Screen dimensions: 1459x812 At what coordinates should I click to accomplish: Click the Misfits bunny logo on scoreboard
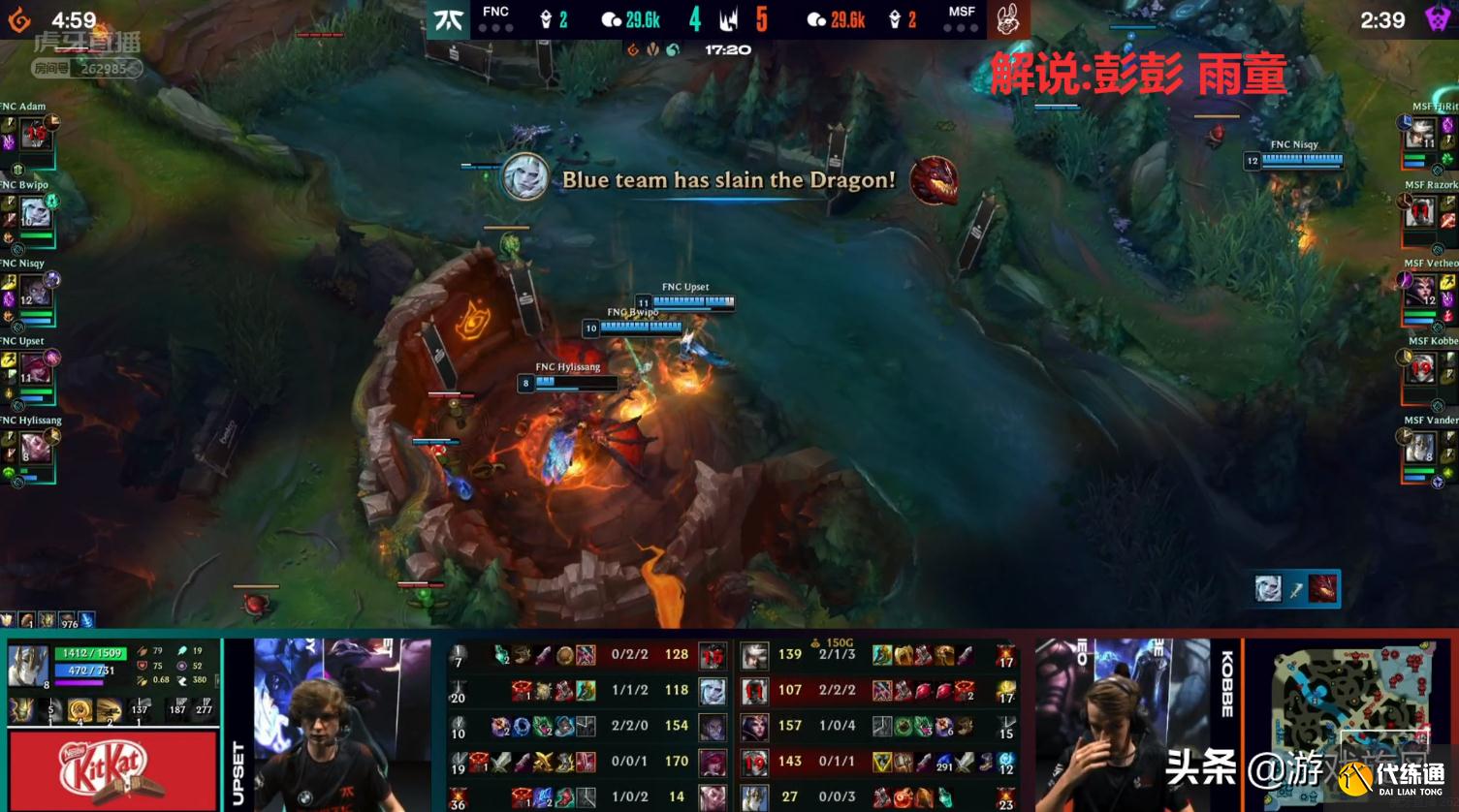click(x=1006, y=18)
